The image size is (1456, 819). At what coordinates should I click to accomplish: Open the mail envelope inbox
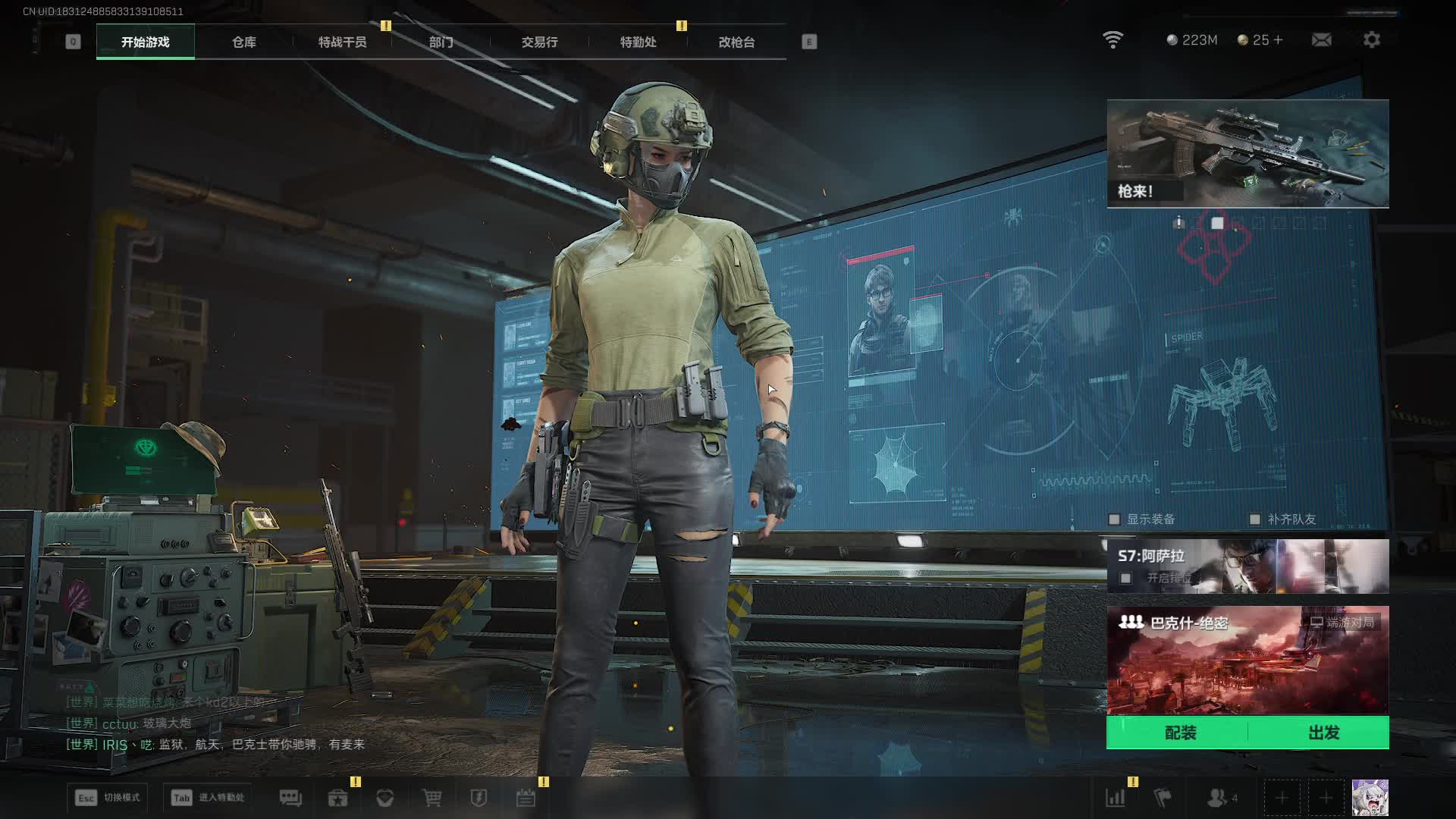click(1321, 39)
